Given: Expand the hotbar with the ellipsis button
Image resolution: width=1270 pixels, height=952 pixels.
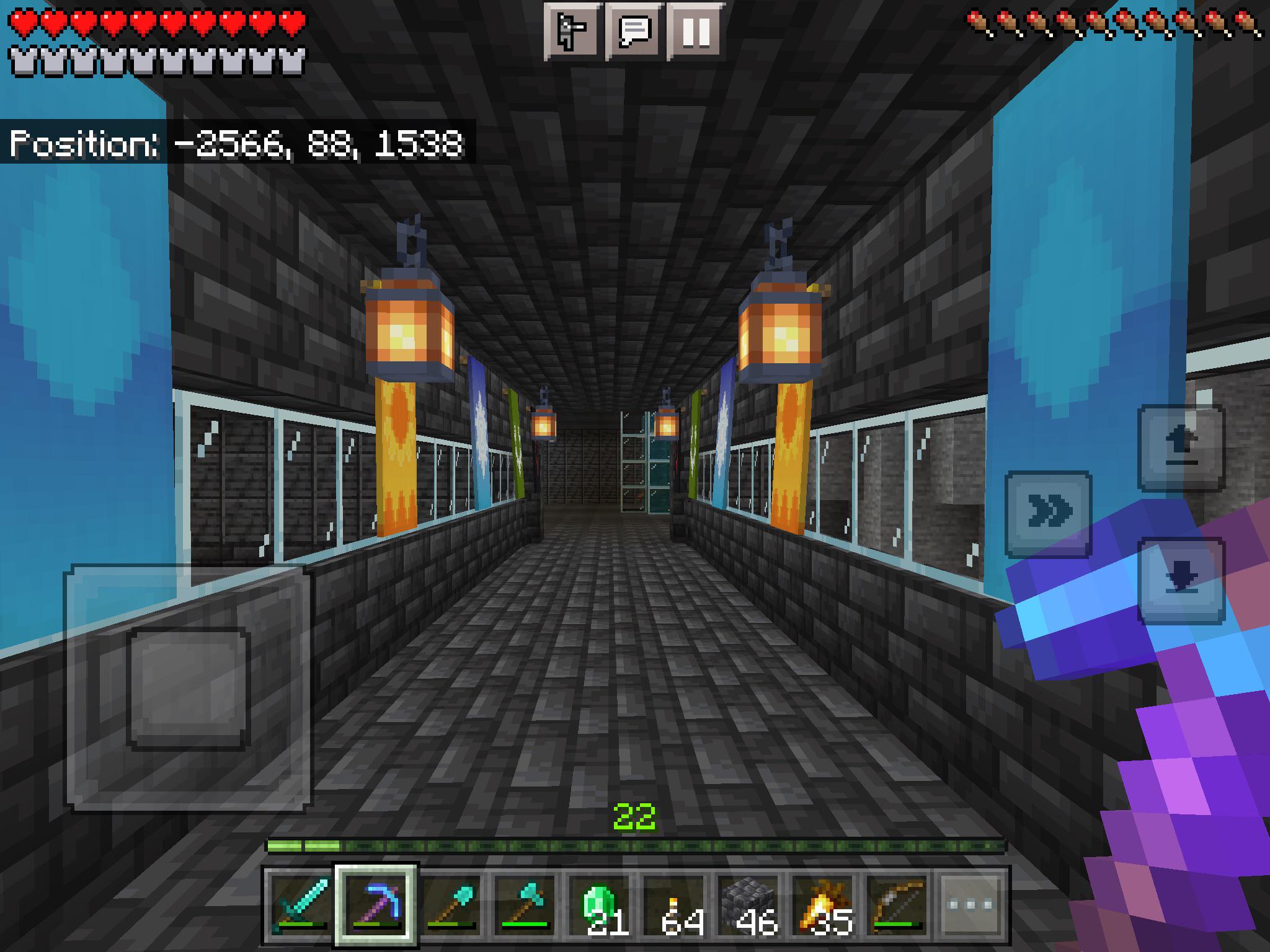Looking at the screenshot, I should 972,905.
